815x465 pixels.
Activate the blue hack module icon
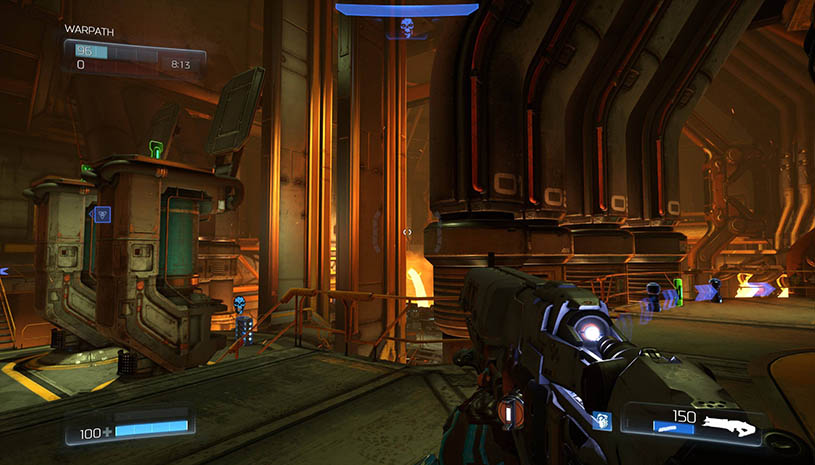[x=599, y=421]
